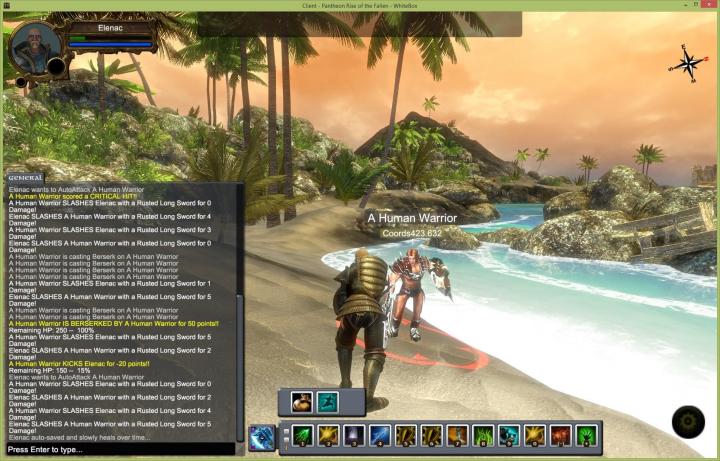Fire the red ability in the hotbar
Viewport: 720px width, 461px height.
tap(561, 436)
